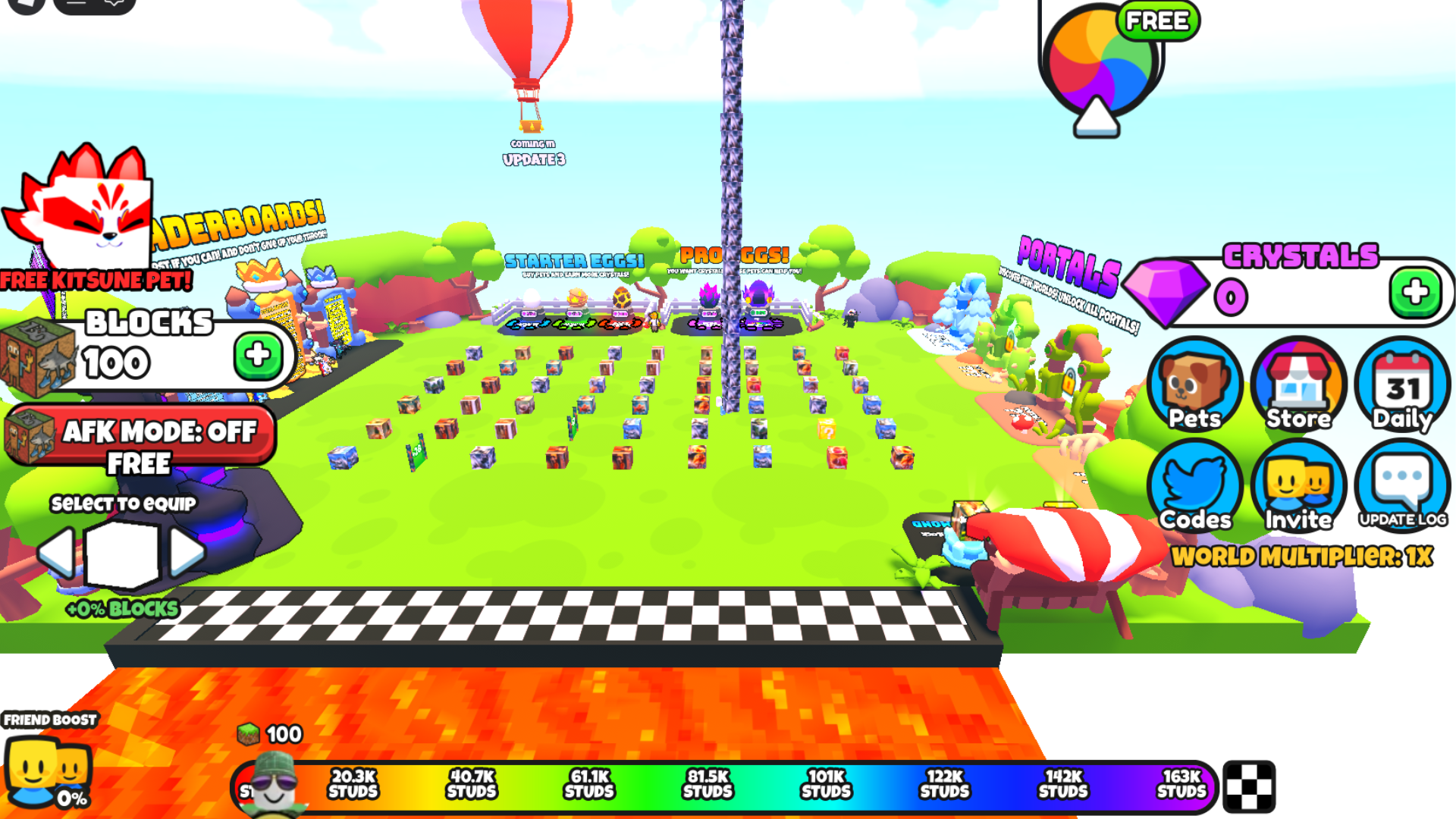Add more Crystals with the plus button
This screenshot has width=1456, height=819.
1414,293
